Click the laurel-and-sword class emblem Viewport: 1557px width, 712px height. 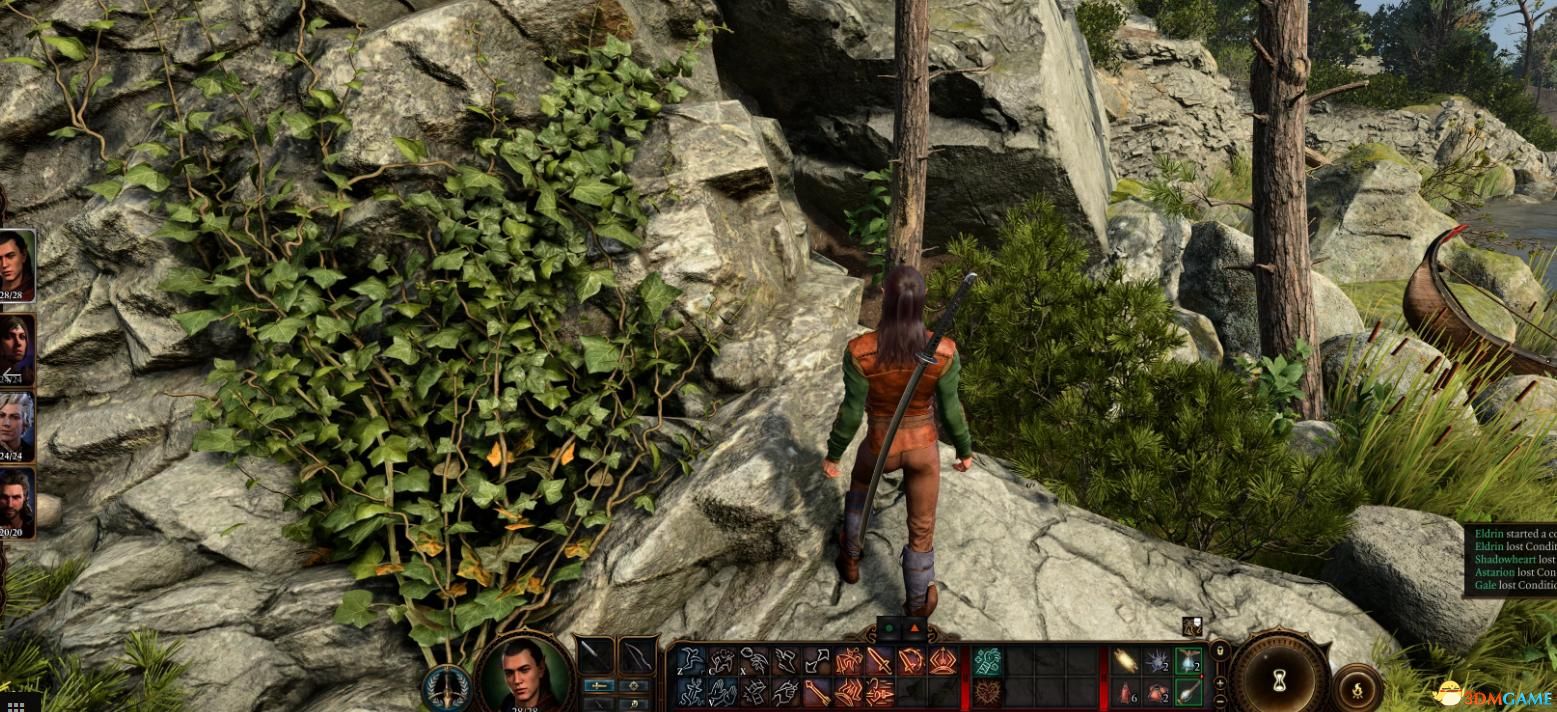pyautogui.click(x=447, y=687)
